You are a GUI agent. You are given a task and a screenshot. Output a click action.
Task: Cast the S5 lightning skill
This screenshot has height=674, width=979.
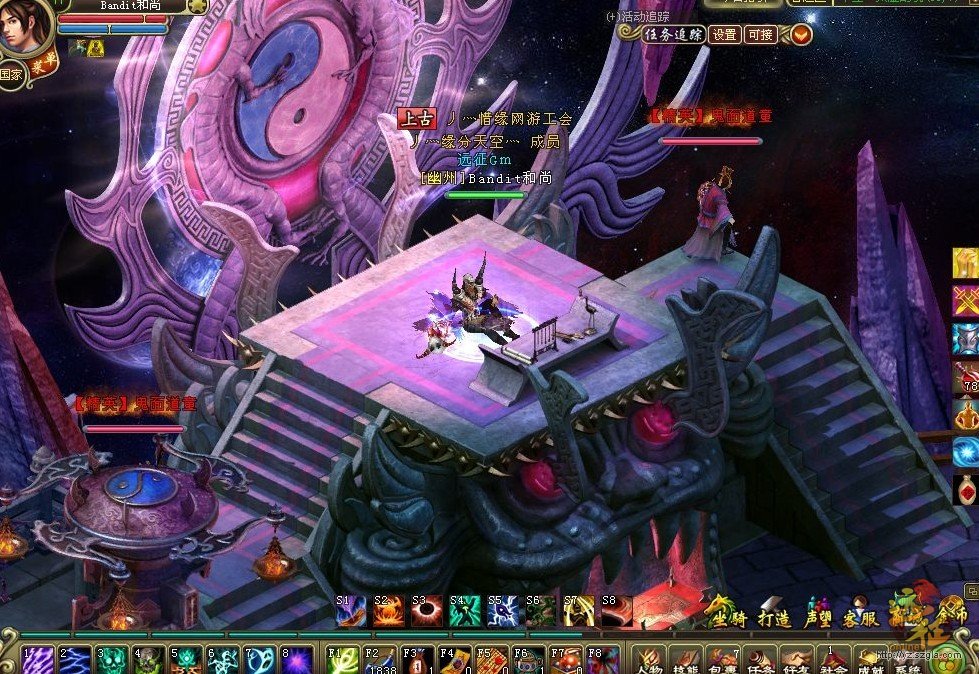point(502,610)
